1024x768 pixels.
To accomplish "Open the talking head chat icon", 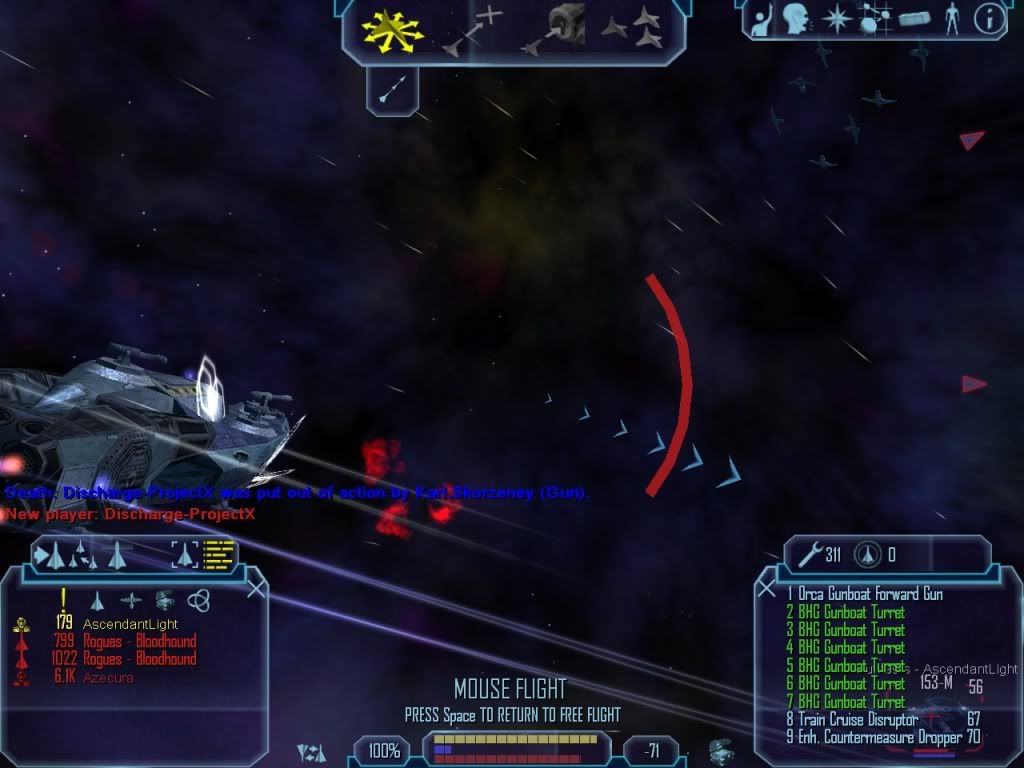I will pyautogui.click(x=796, y=19).
